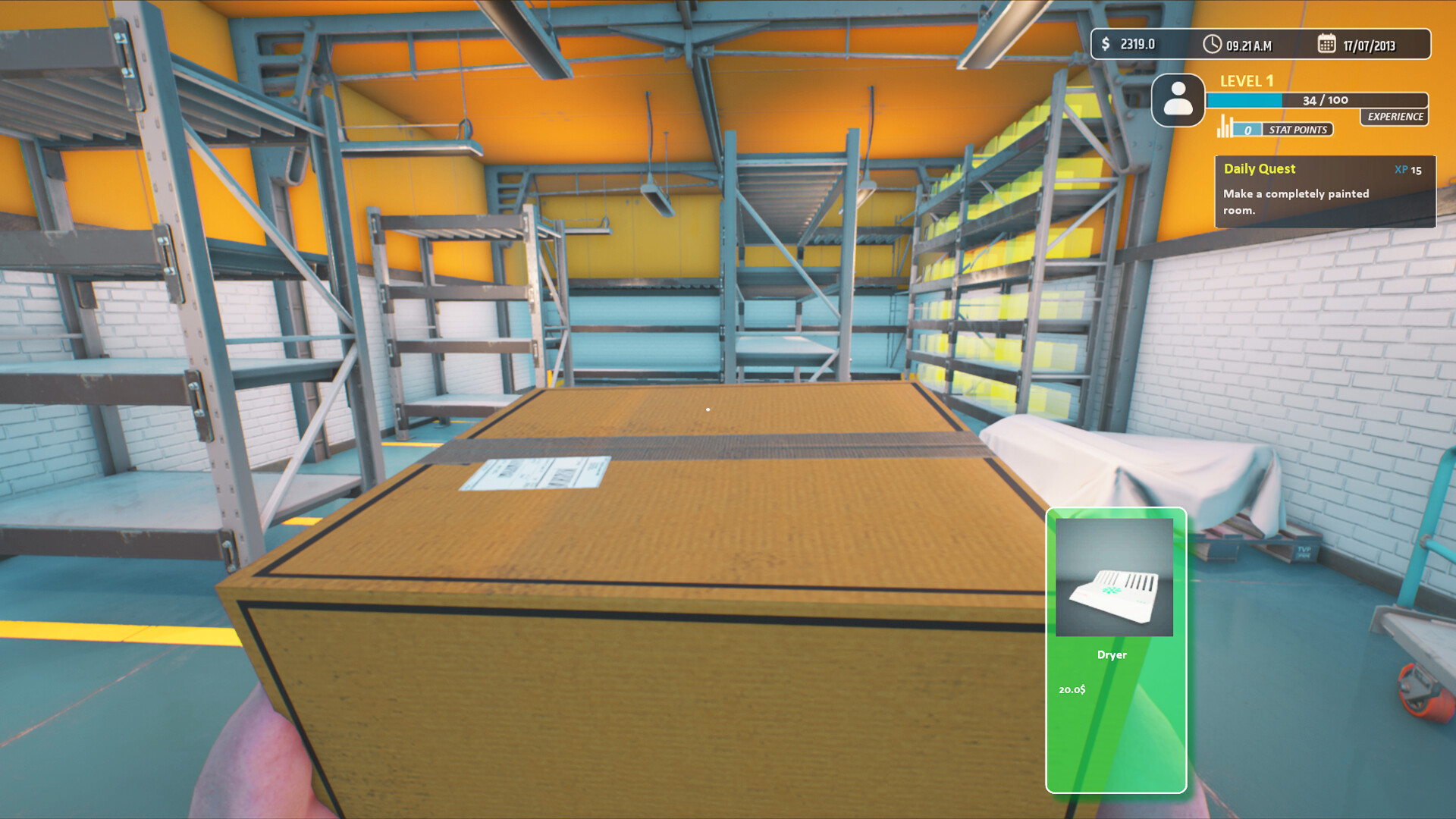Click the dollar sign money icon

1106,44
